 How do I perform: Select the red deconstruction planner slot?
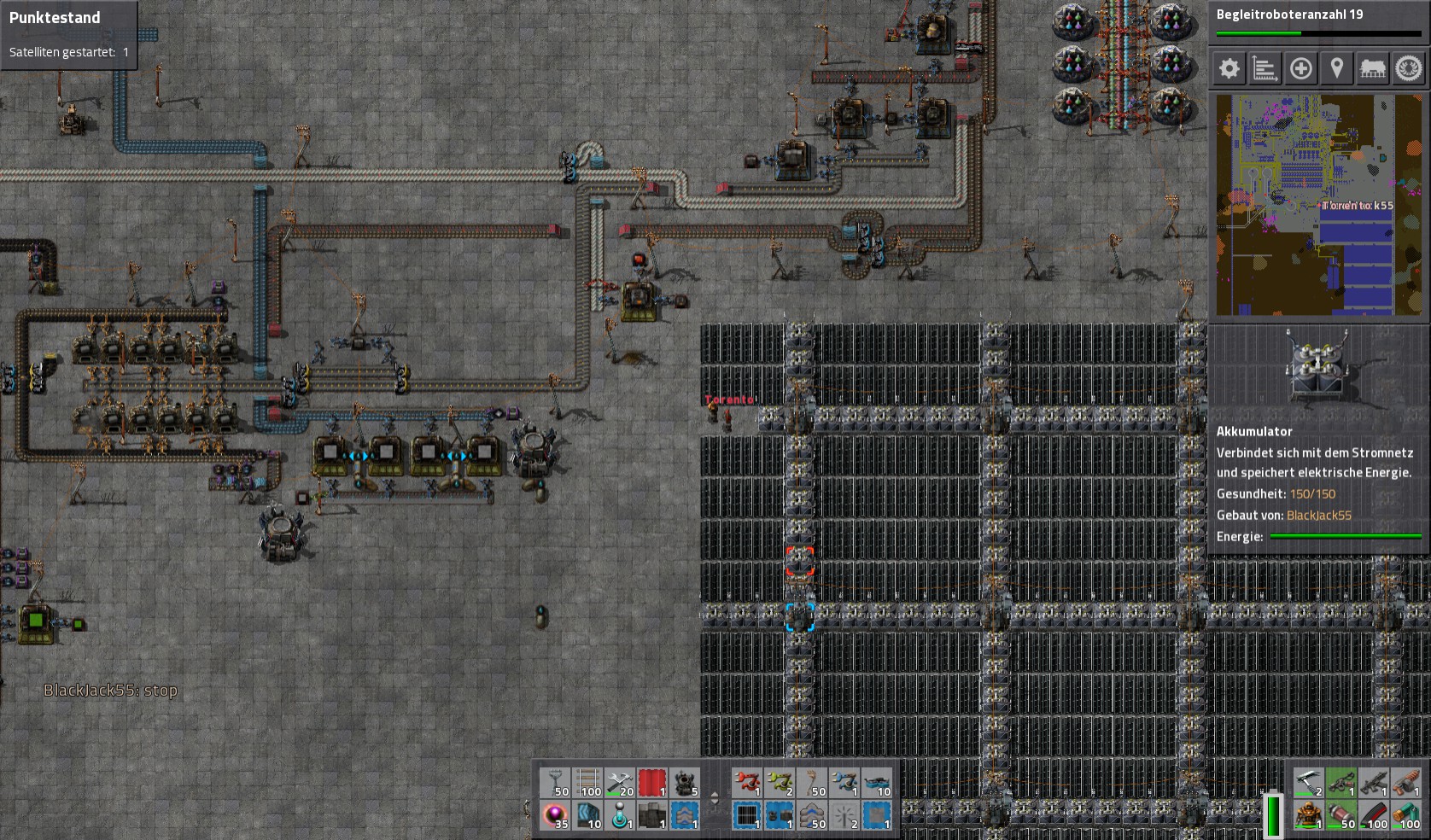coord(653,783)
